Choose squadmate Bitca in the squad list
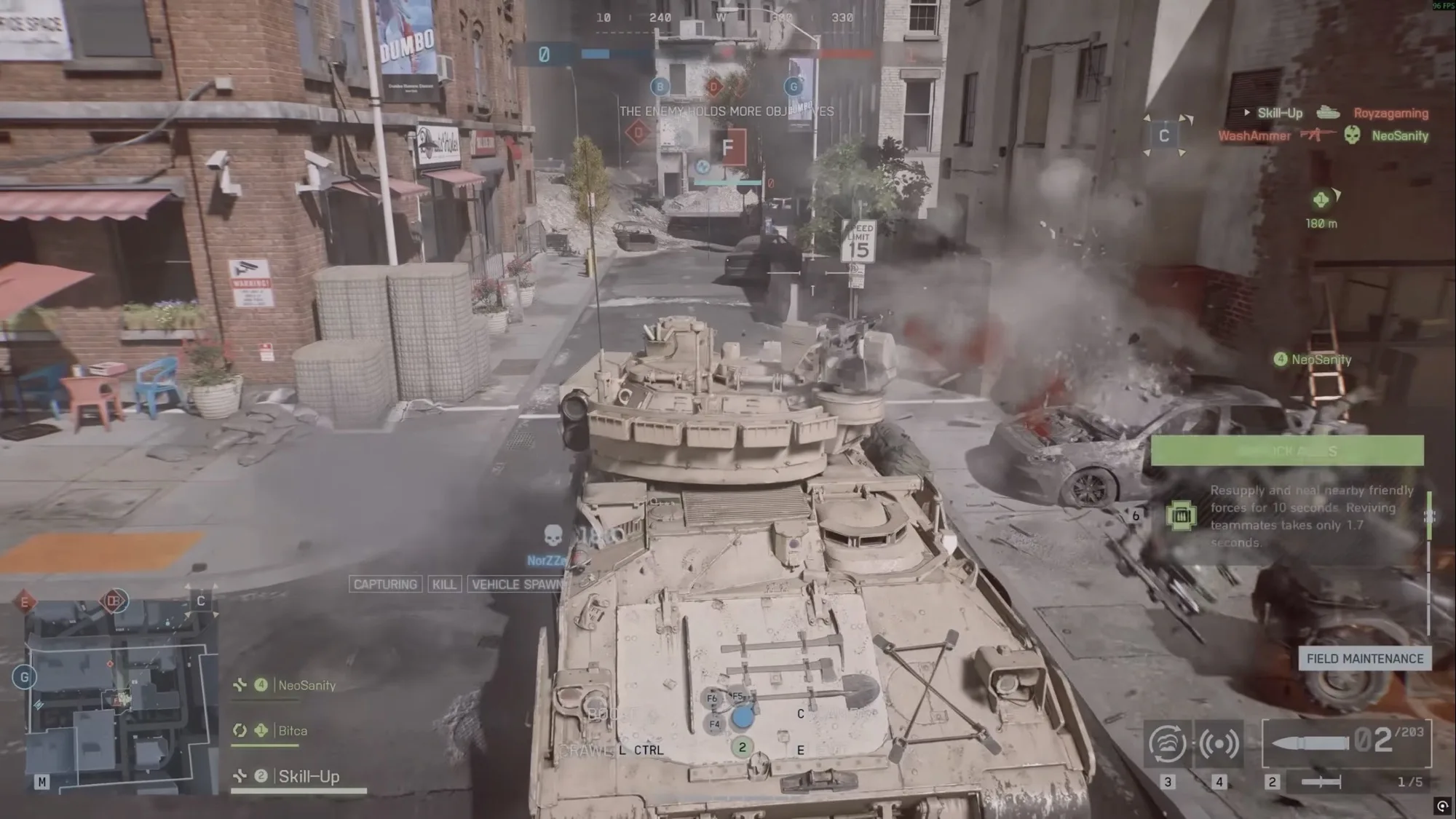Viewport: 1456px width, 819px height. (x=292, y=731)
